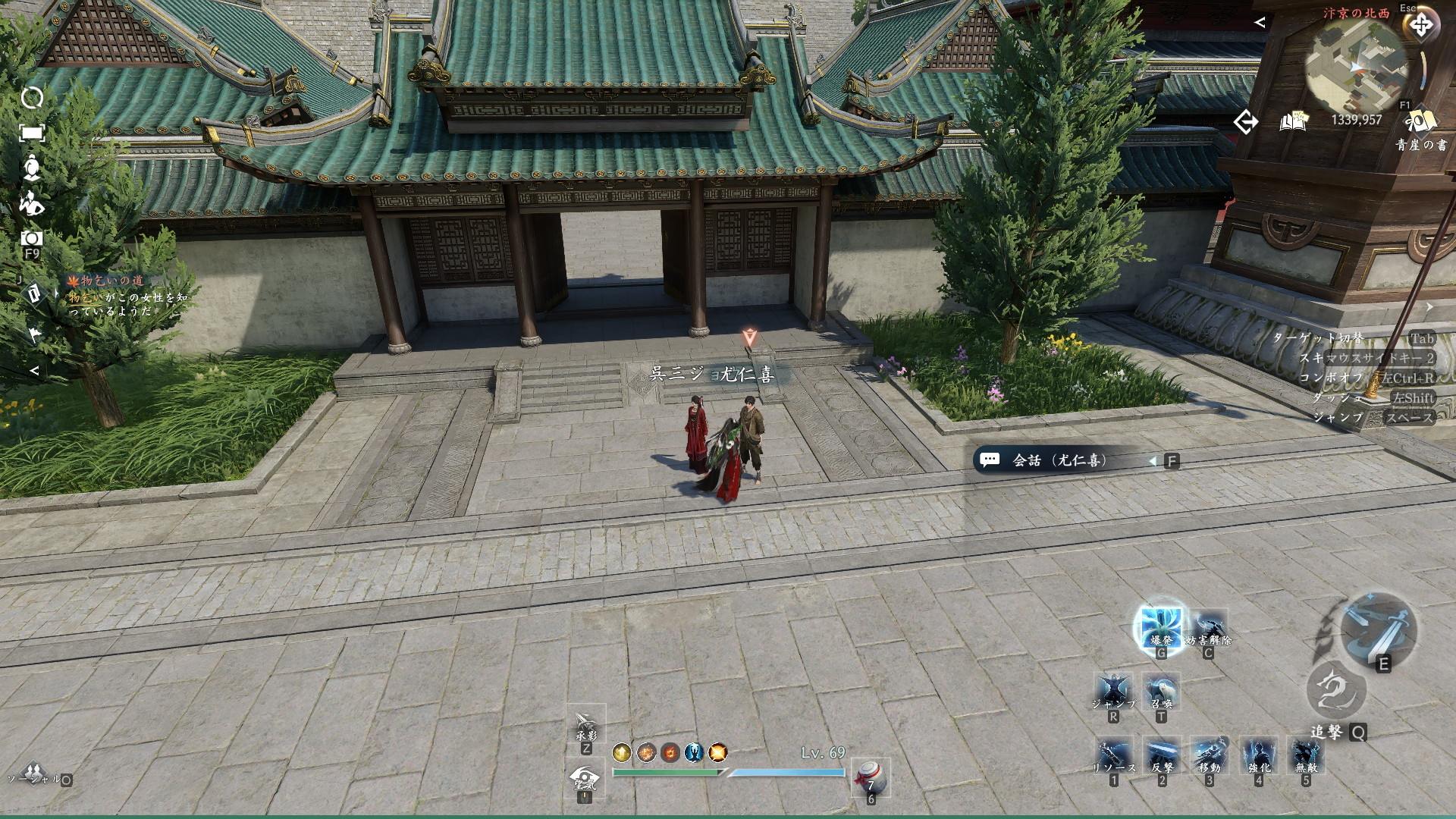
Task: Trigger the ジャンプ skill icon
Action: (x=1113, y=692)
